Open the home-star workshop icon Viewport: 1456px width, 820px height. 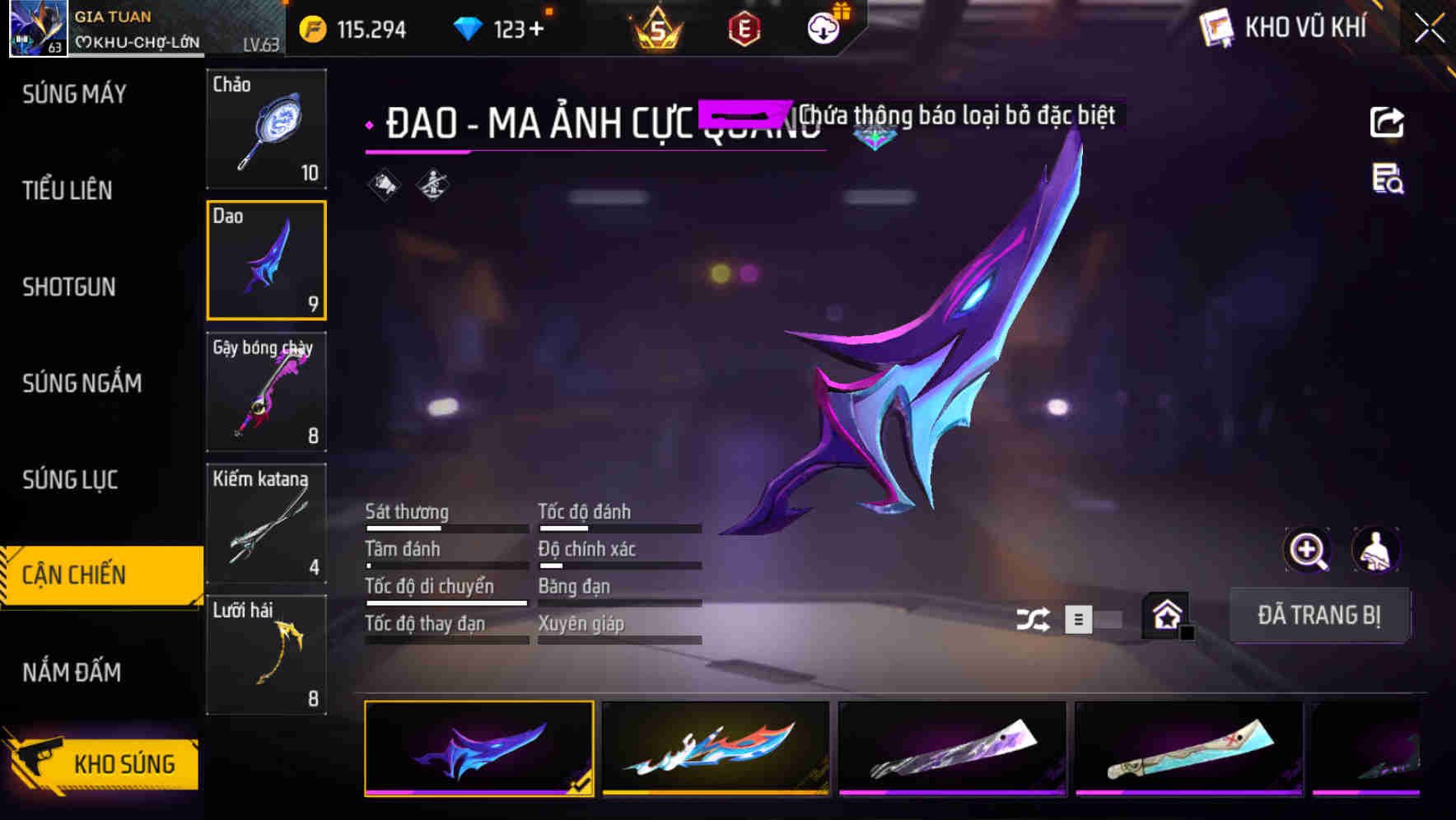tap(1165, 615)
